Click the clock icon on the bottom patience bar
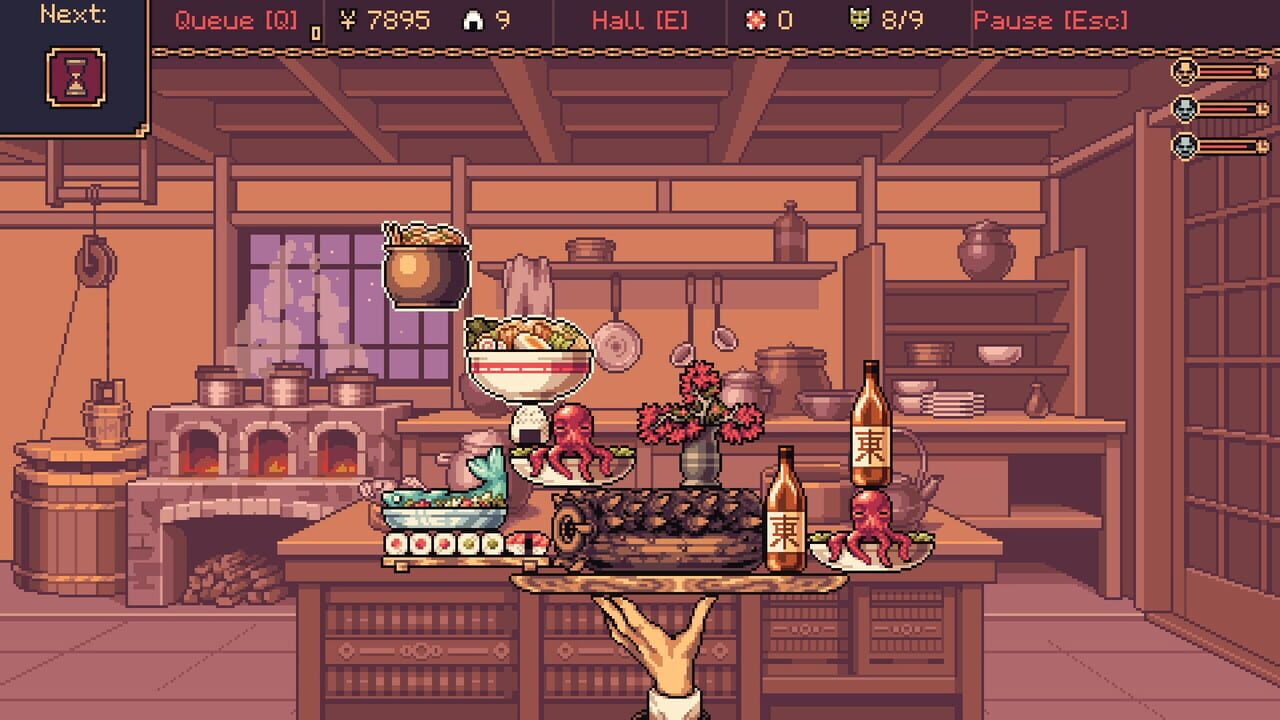1280x720 pixels. pyautogui.click(x=1262, y=145)
